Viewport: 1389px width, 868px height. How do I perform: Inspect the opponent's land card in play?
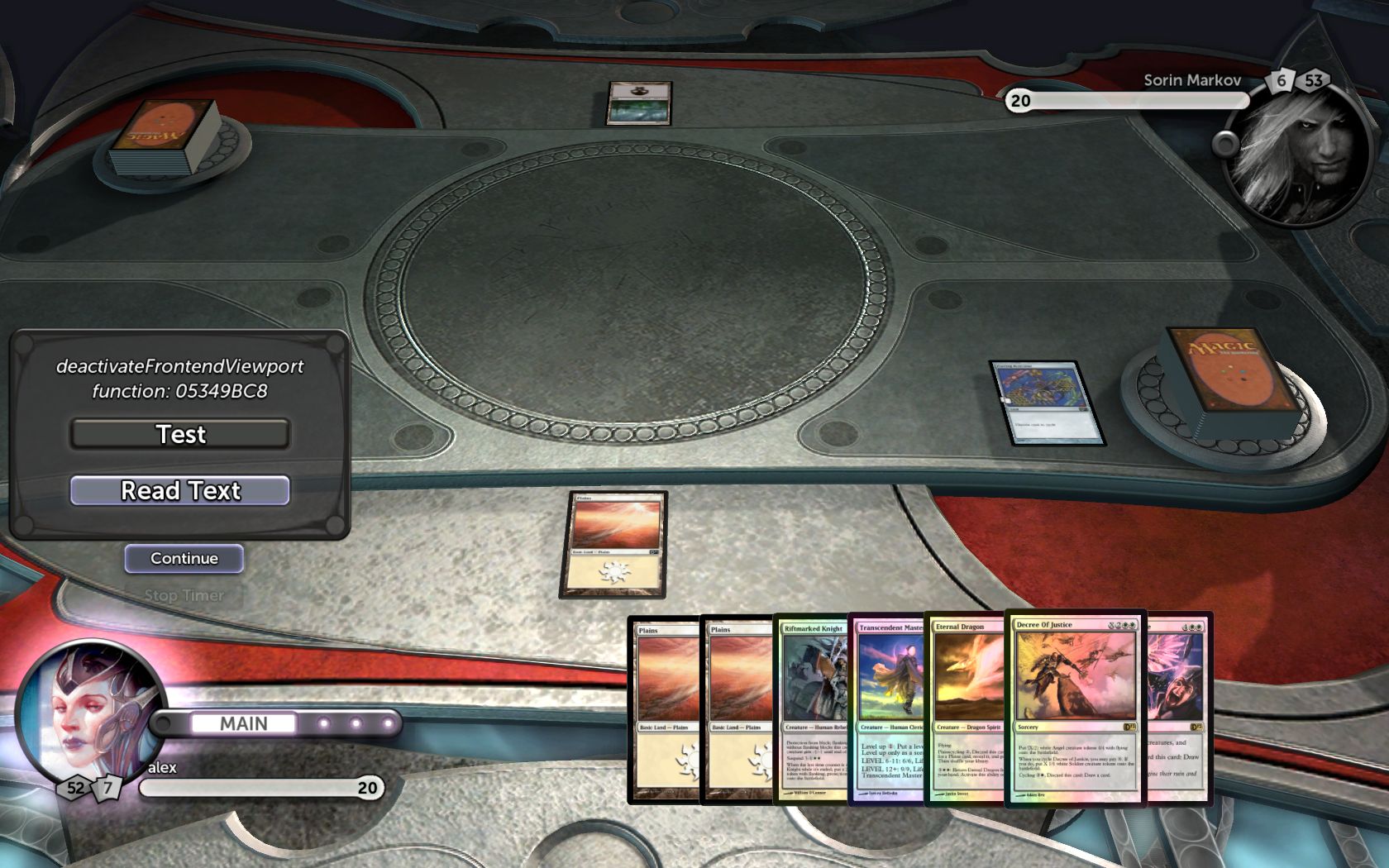coord(638,103)
